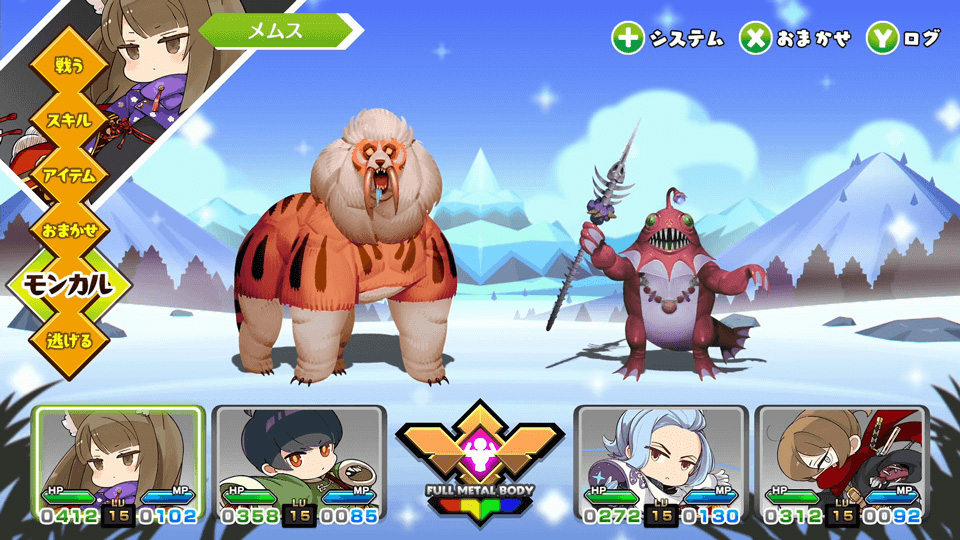Screen dimensions: 960x540
Task: Select the highlighted モンカル command
Action: 70,285
